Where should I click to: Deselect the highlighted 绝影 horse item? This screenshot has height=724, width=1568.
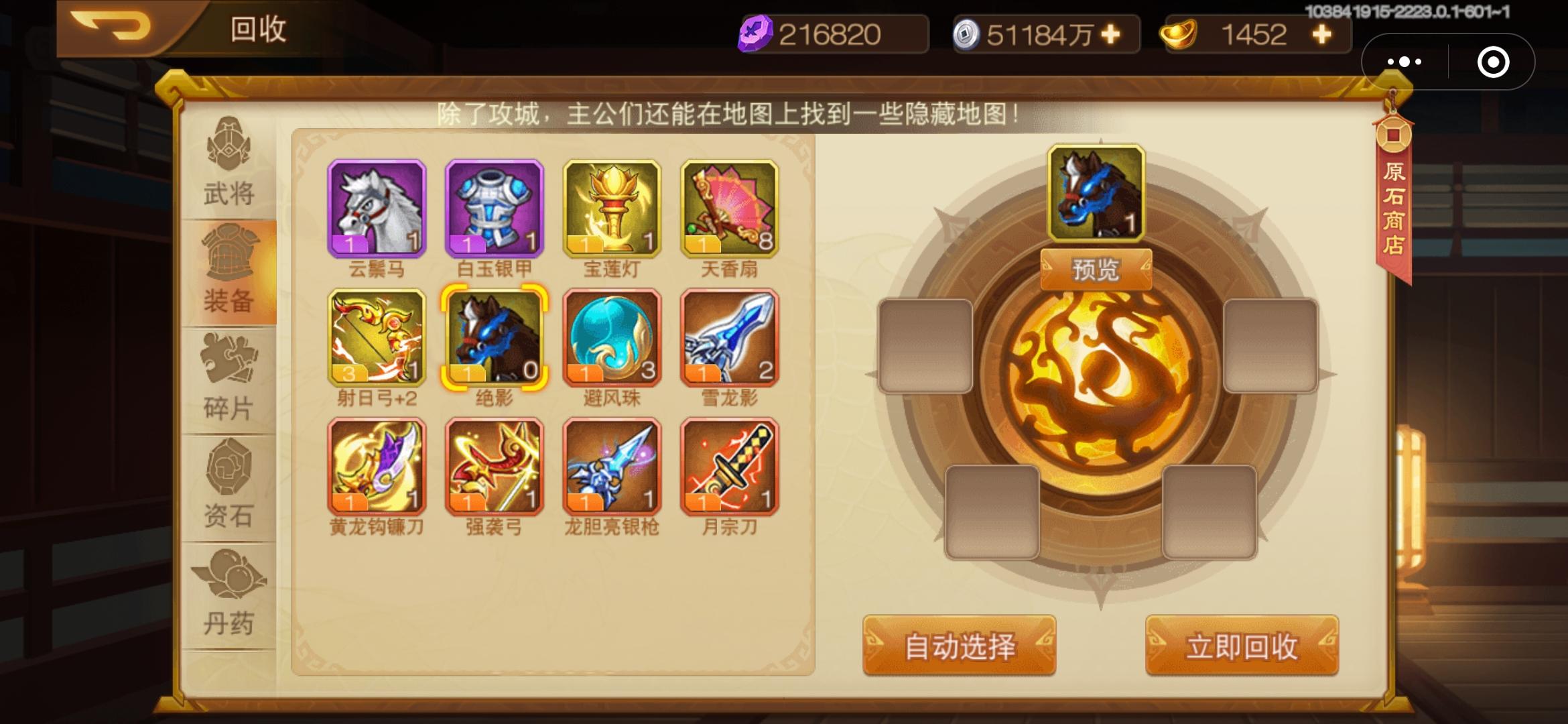(x=495, y=339)
